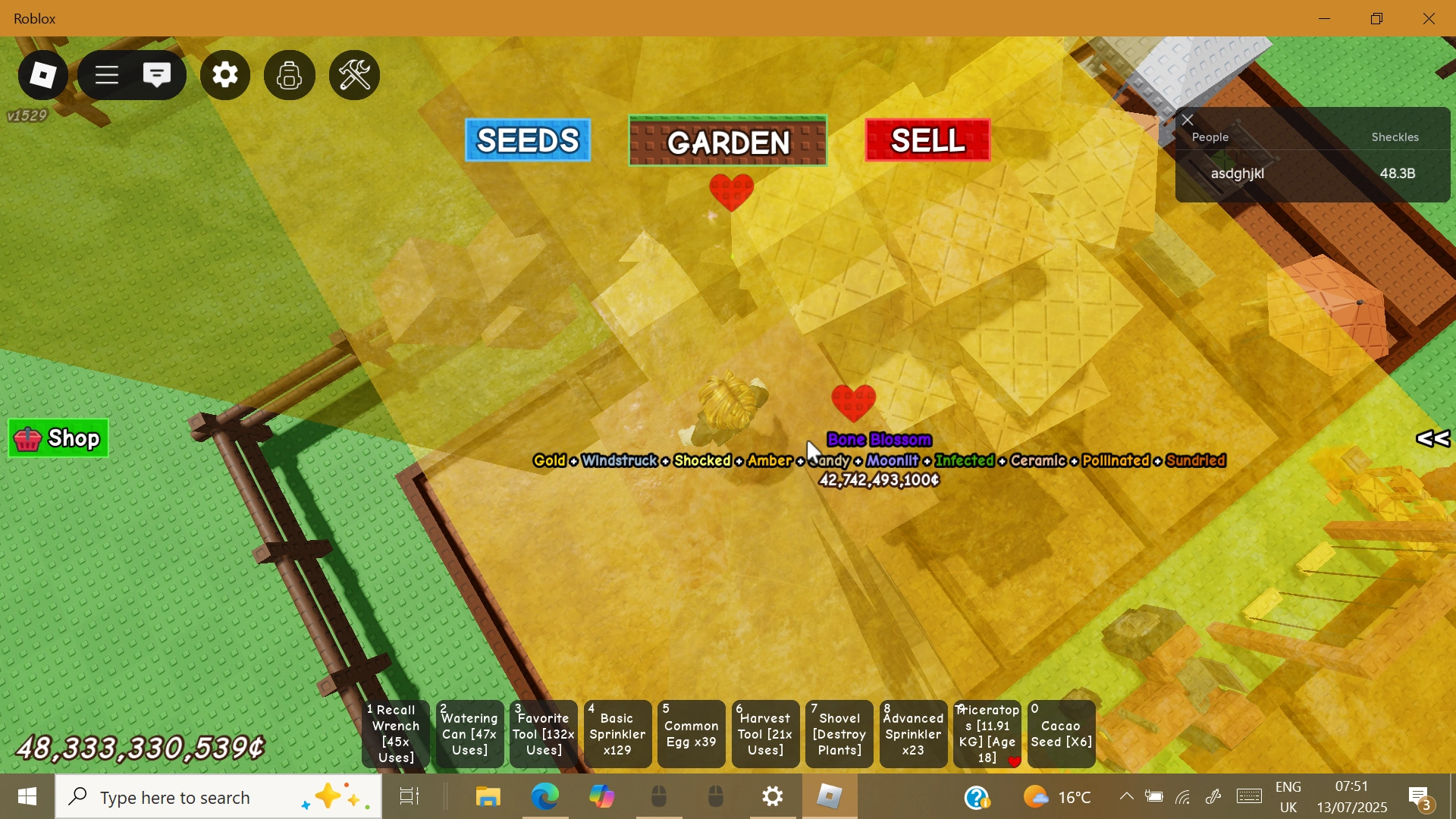The width and height of the screenshot is (1456, 819).
Task: Expand hidden system tray icons
Action: (x=1125, y=796)
